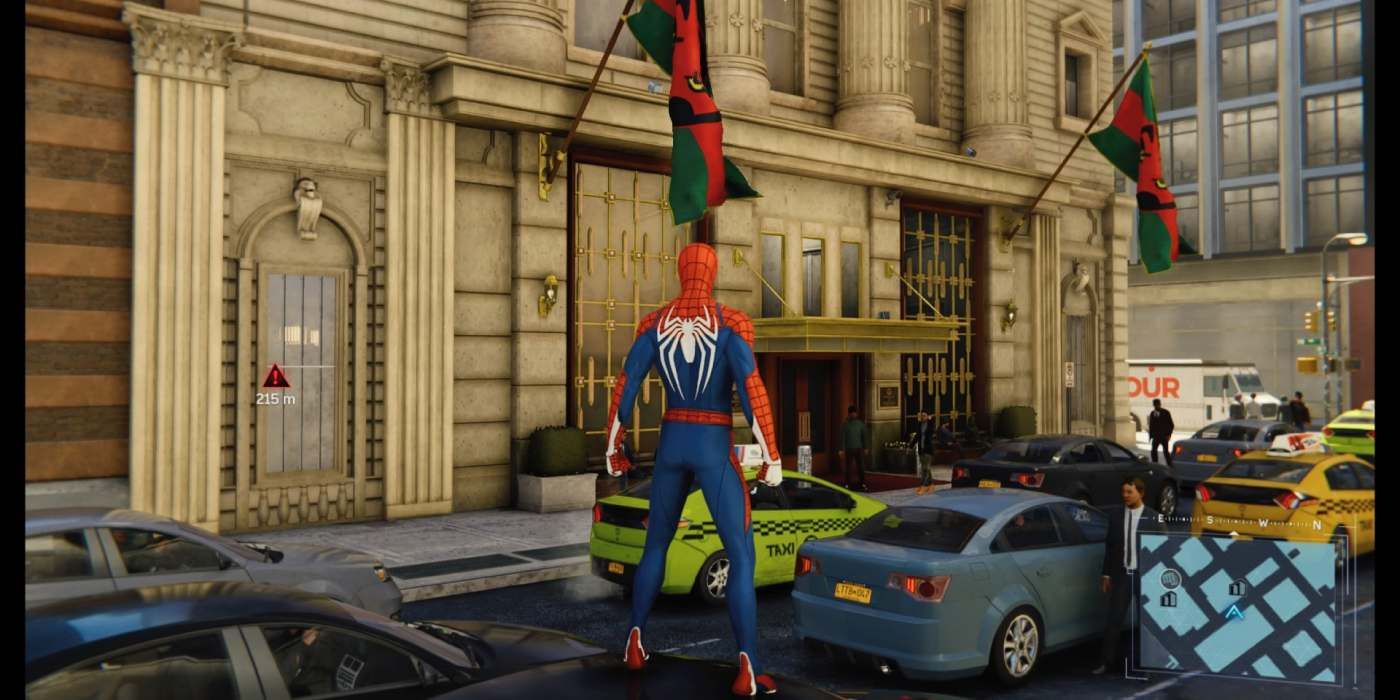The width and height of the screenshot is (1400, 700).
Task: Choose the landmark building icon below the circular marker
Action: click(x=1168, y=599)
